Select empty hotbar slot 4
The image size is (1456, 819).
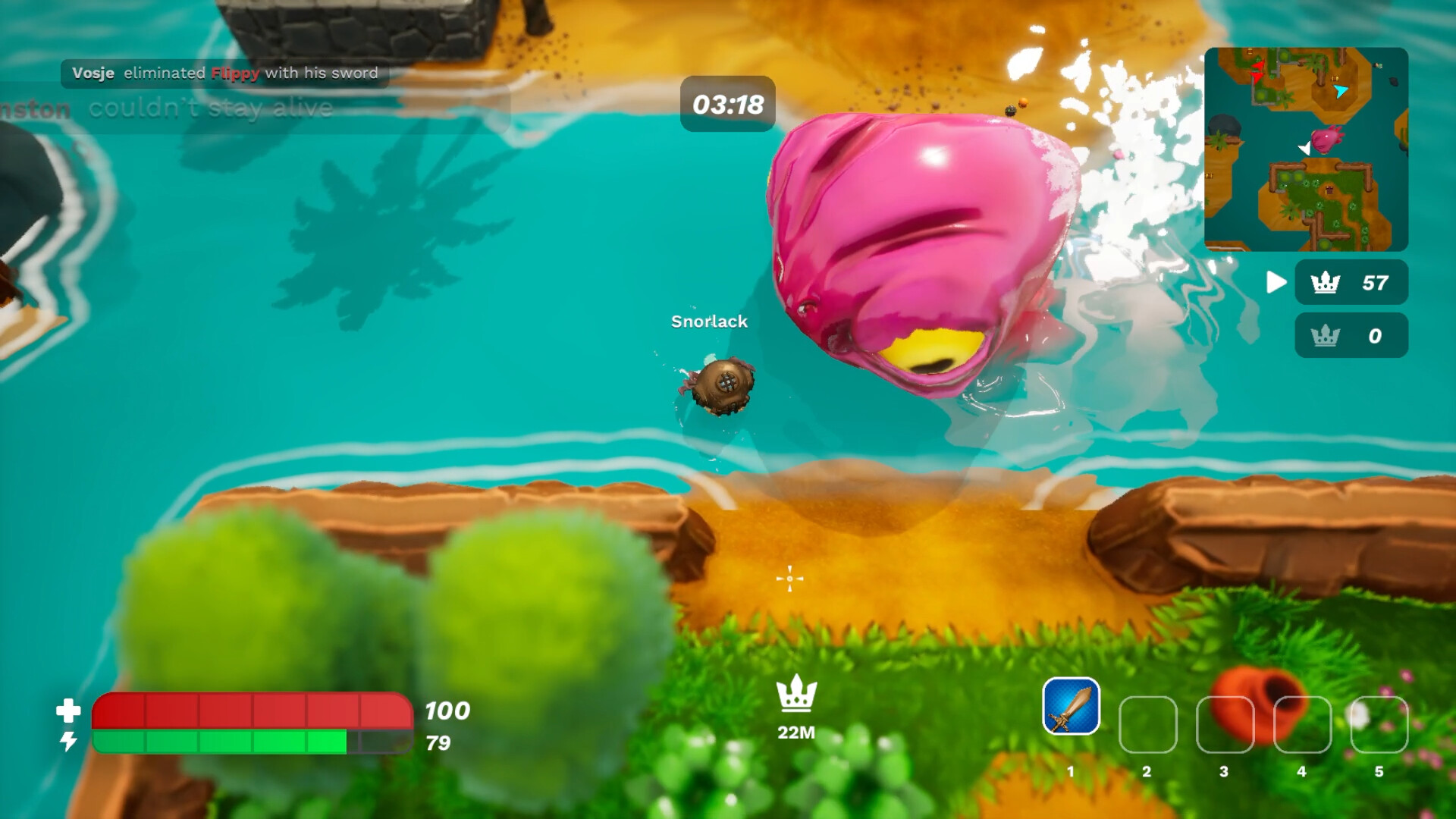(x=1301, y=724)
